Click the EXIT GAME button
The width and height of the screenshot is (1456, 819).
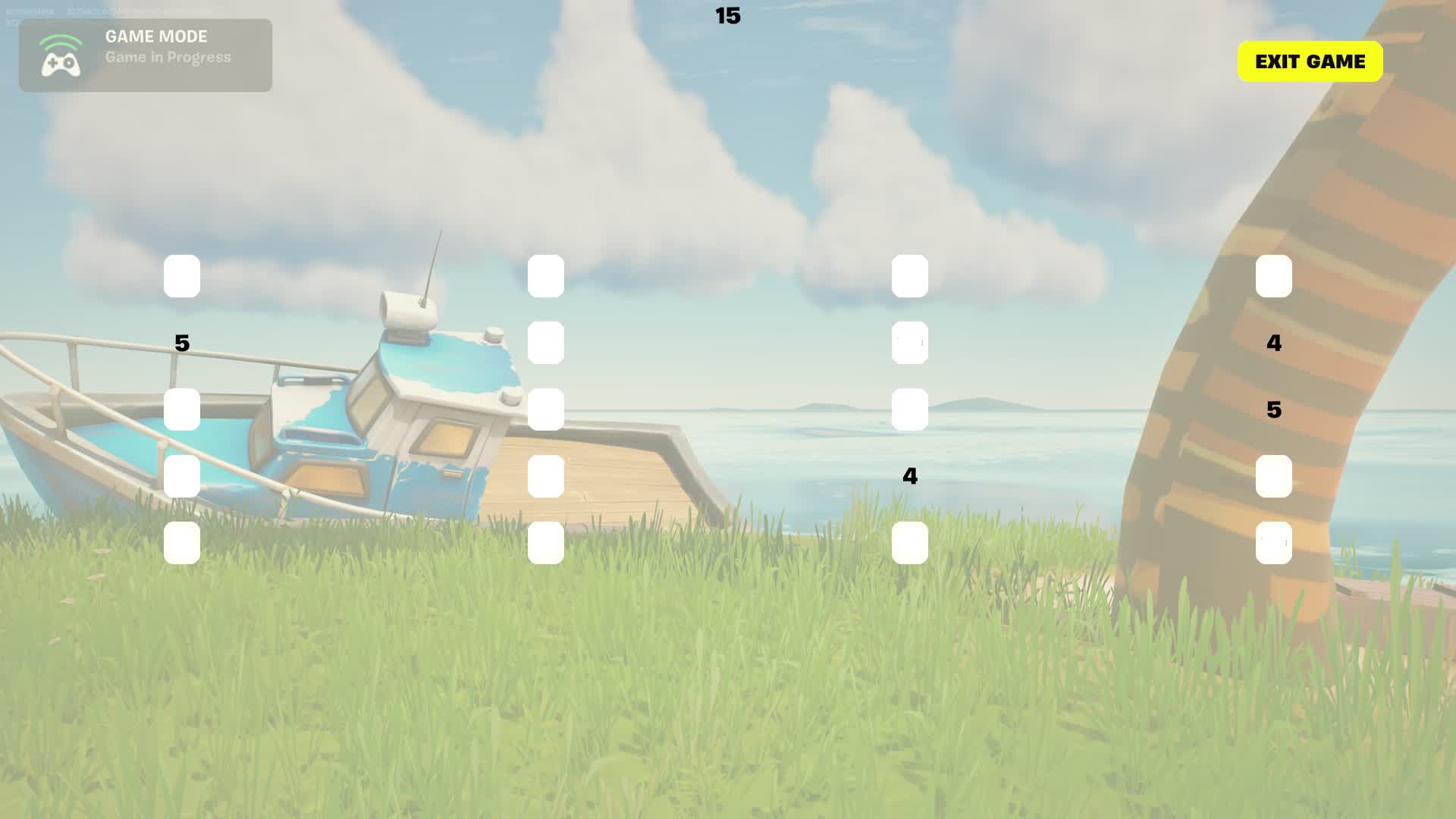(1310, 61)
